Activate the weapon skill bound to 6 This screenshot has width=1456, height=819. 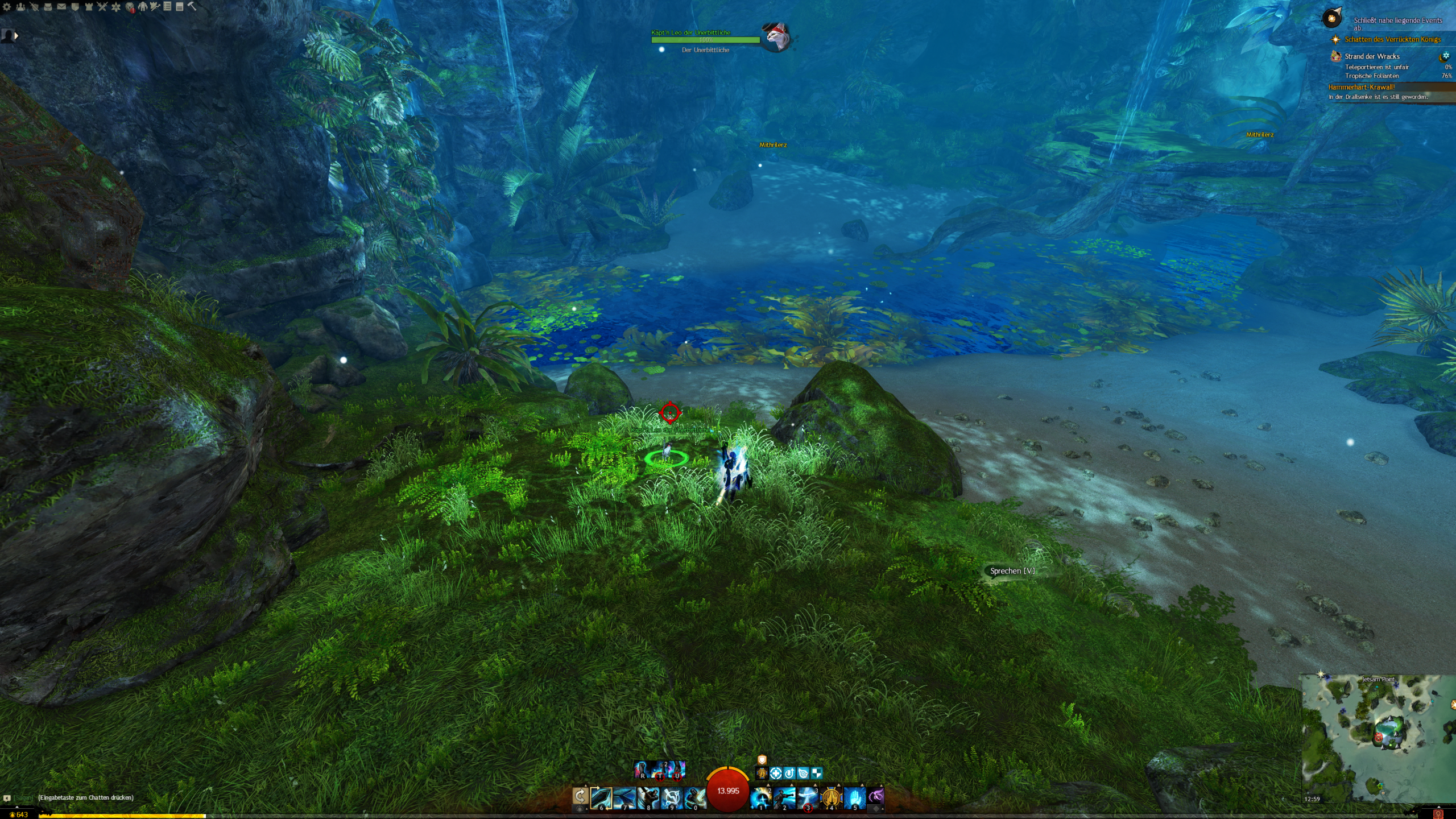coord(601,797)
